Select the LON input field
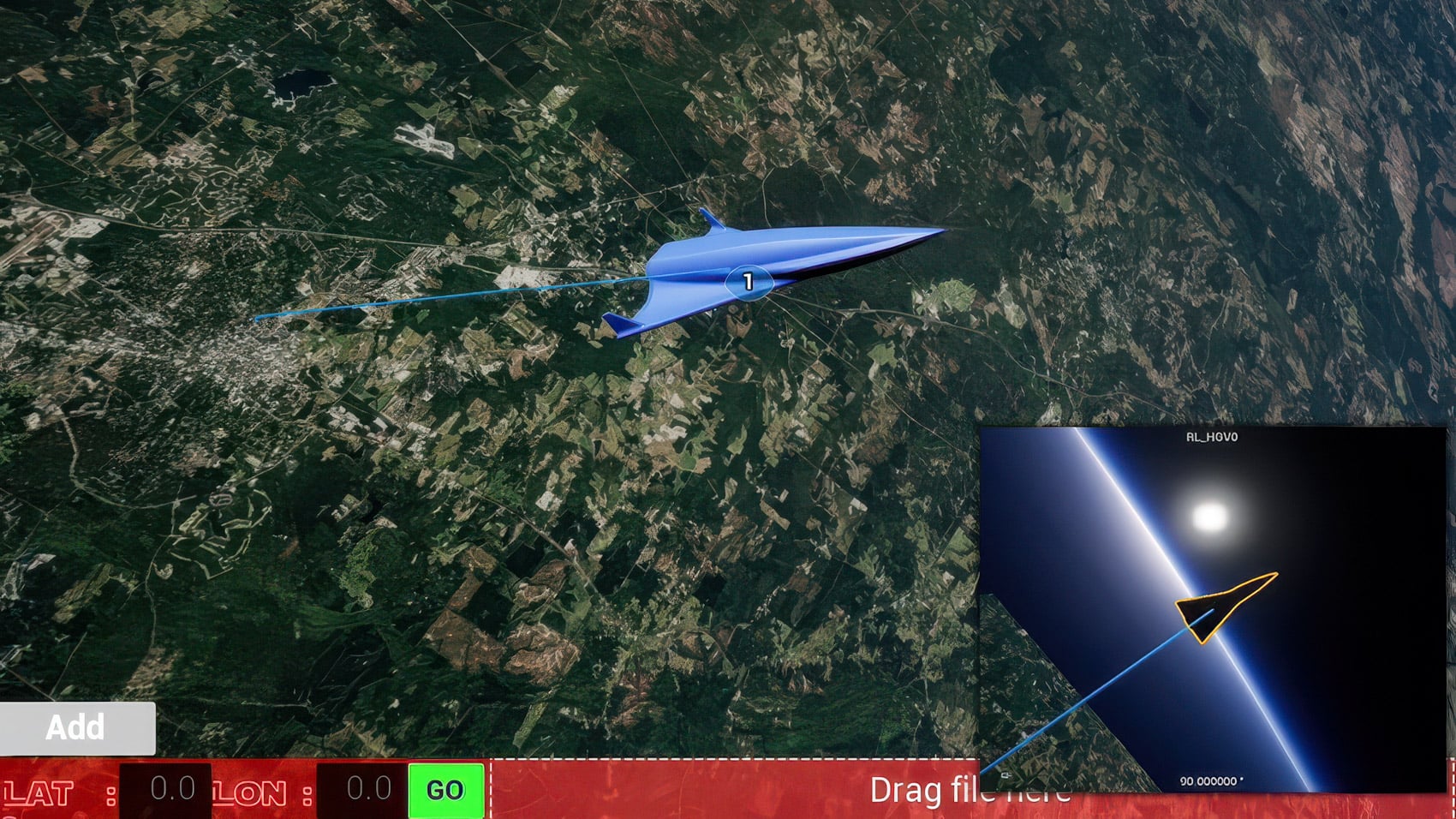 (361, 790)
